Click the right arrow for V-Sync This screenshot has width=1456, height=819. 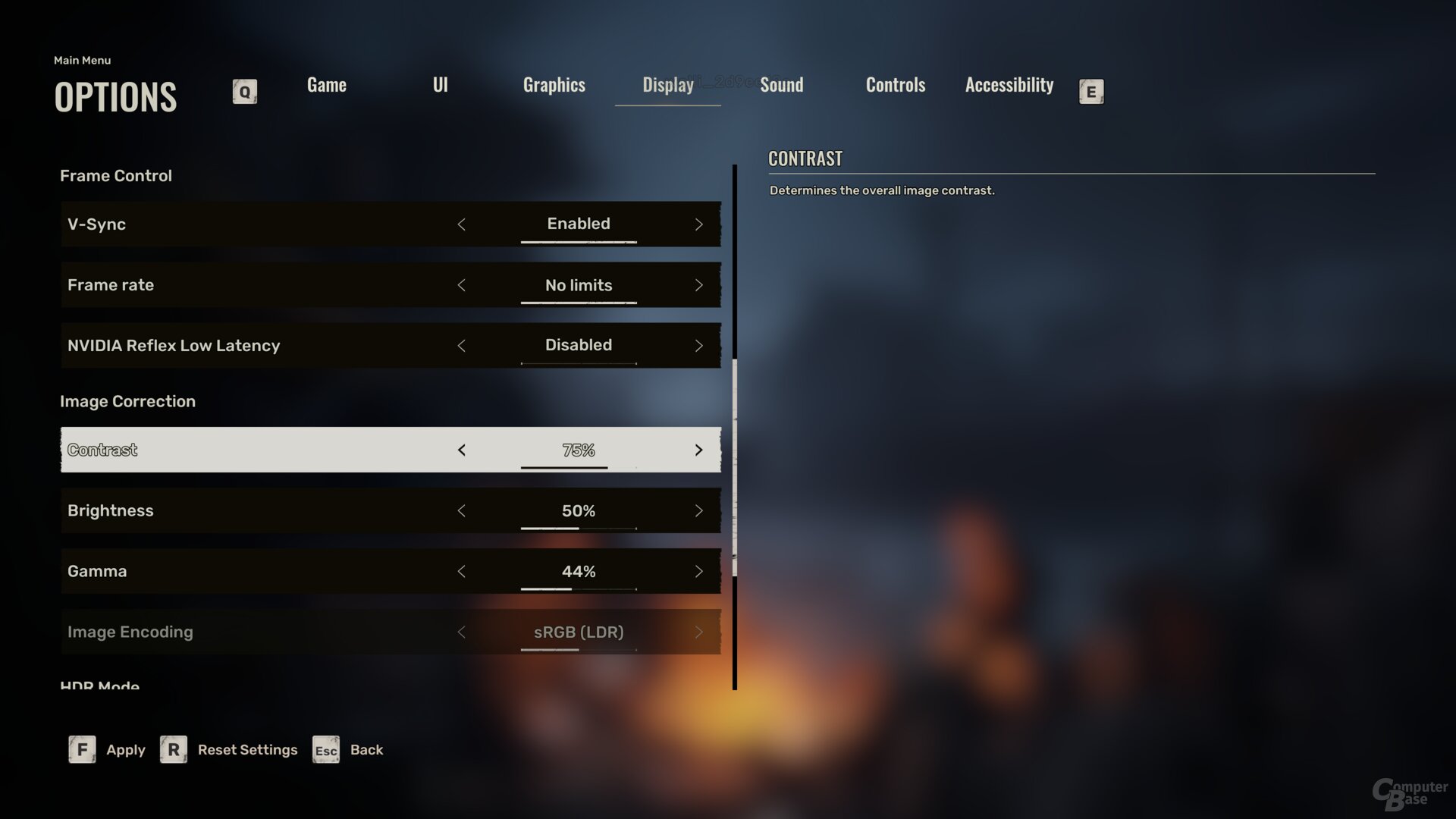click(698, 224)
